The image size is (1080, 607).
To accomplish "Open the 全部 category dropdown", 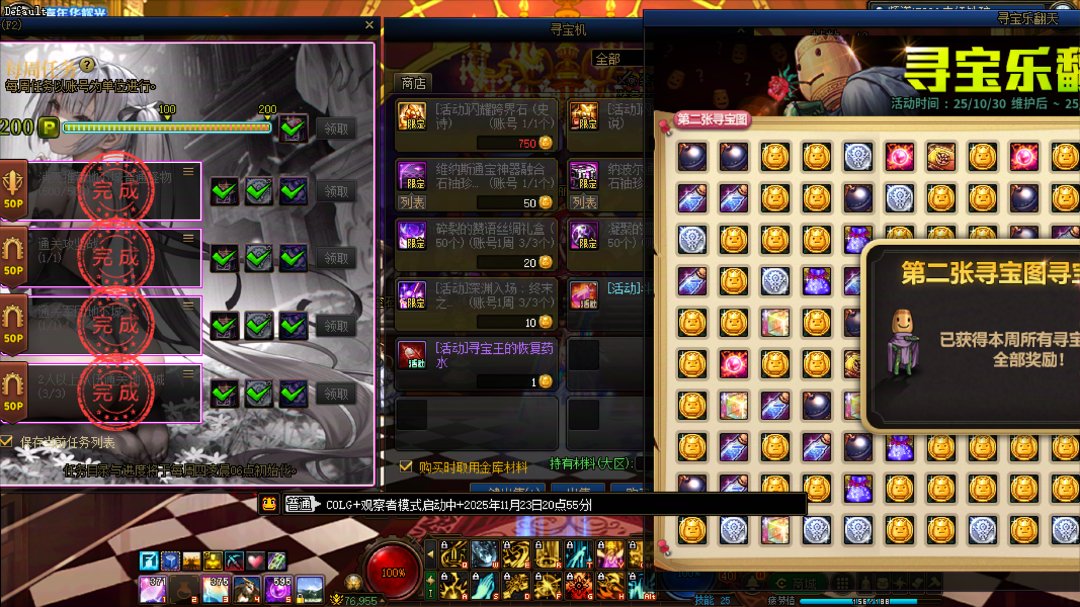I will 616,59.
